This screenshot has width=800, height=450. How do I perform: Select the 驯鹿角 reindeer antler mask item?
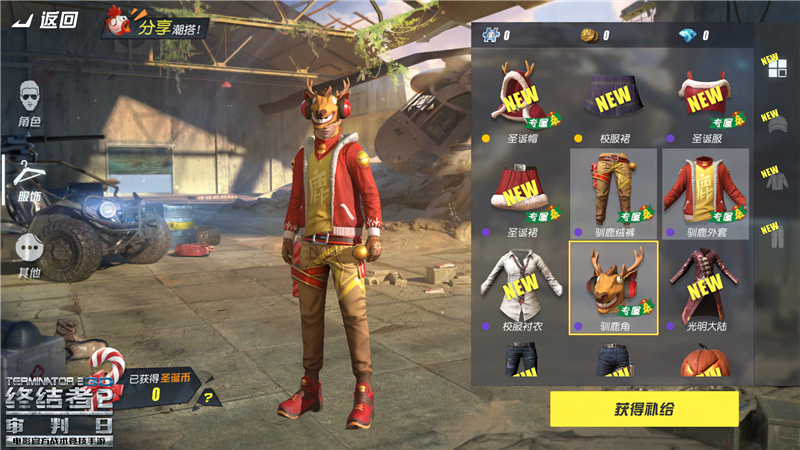point(613,287)
